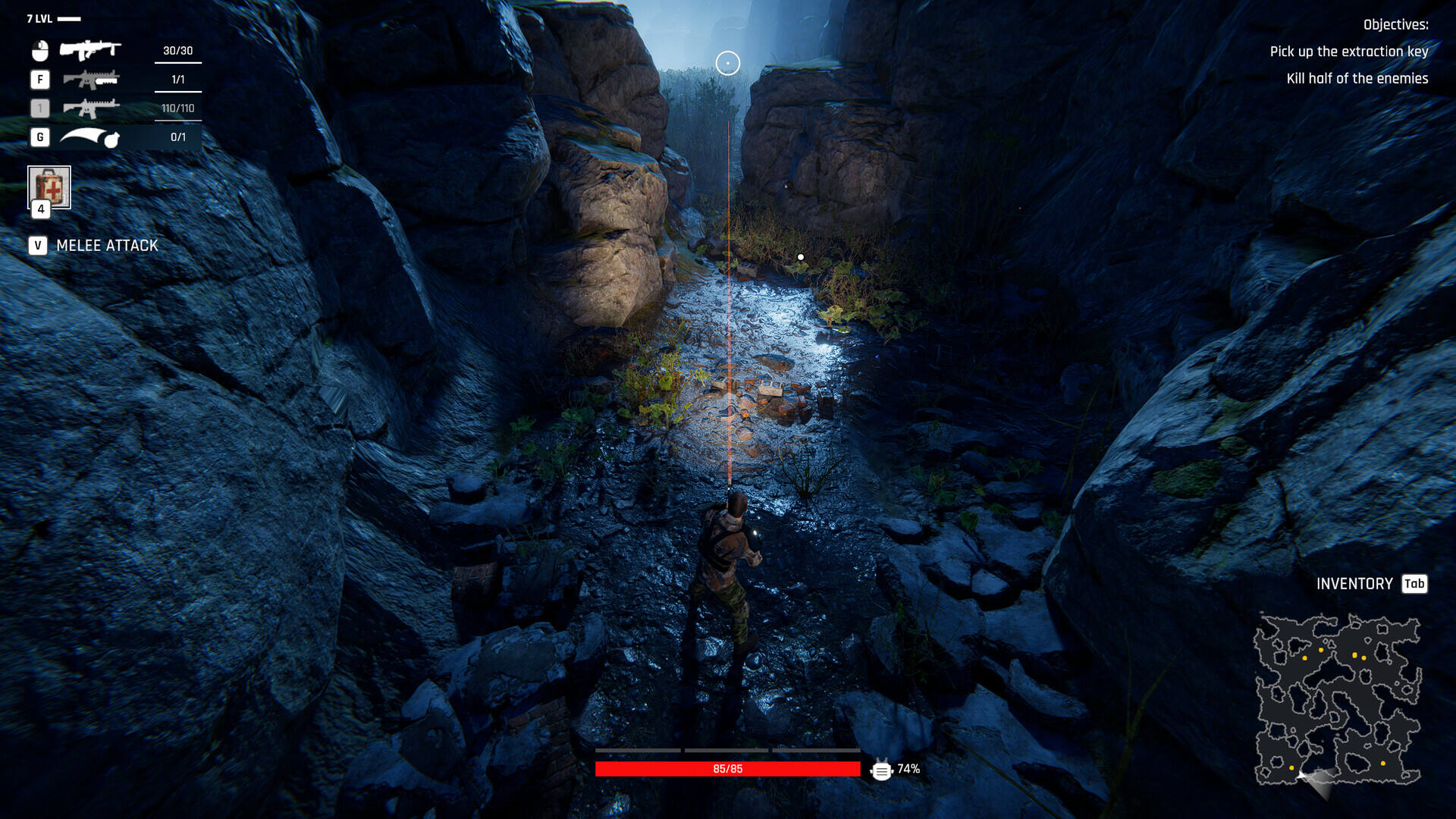Choose the underbarrel launcher weapon slot
Screen dimensions: 1456x819
click(90, 79)
